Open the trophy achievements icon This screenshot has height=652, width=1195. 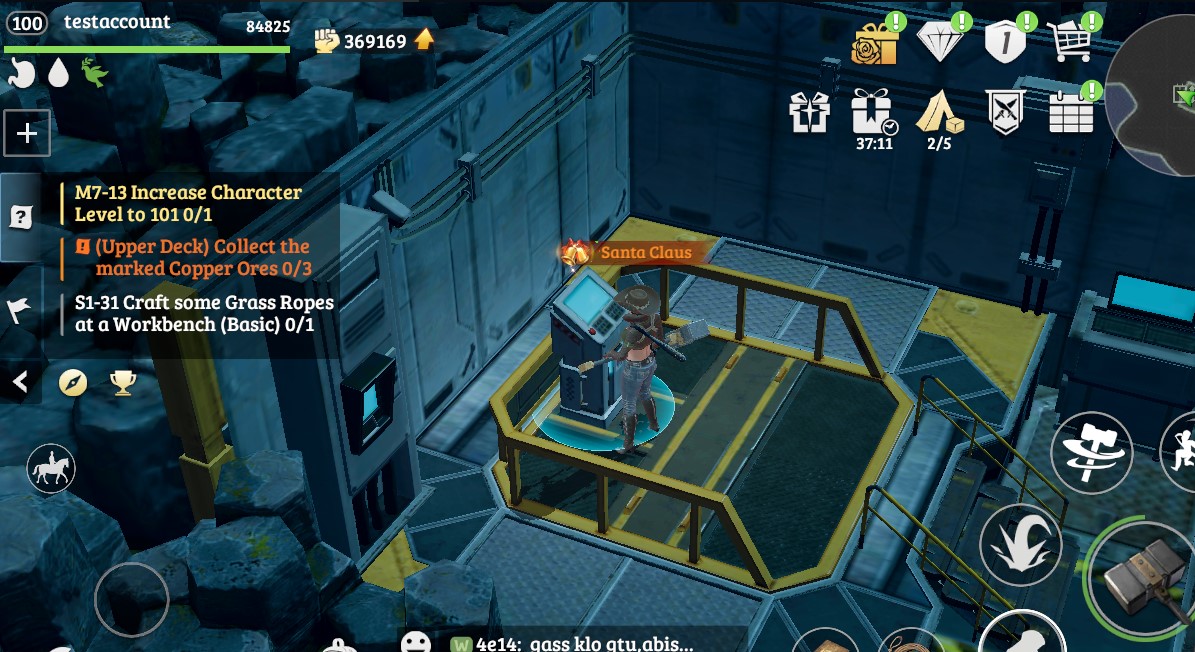point(123,382)
